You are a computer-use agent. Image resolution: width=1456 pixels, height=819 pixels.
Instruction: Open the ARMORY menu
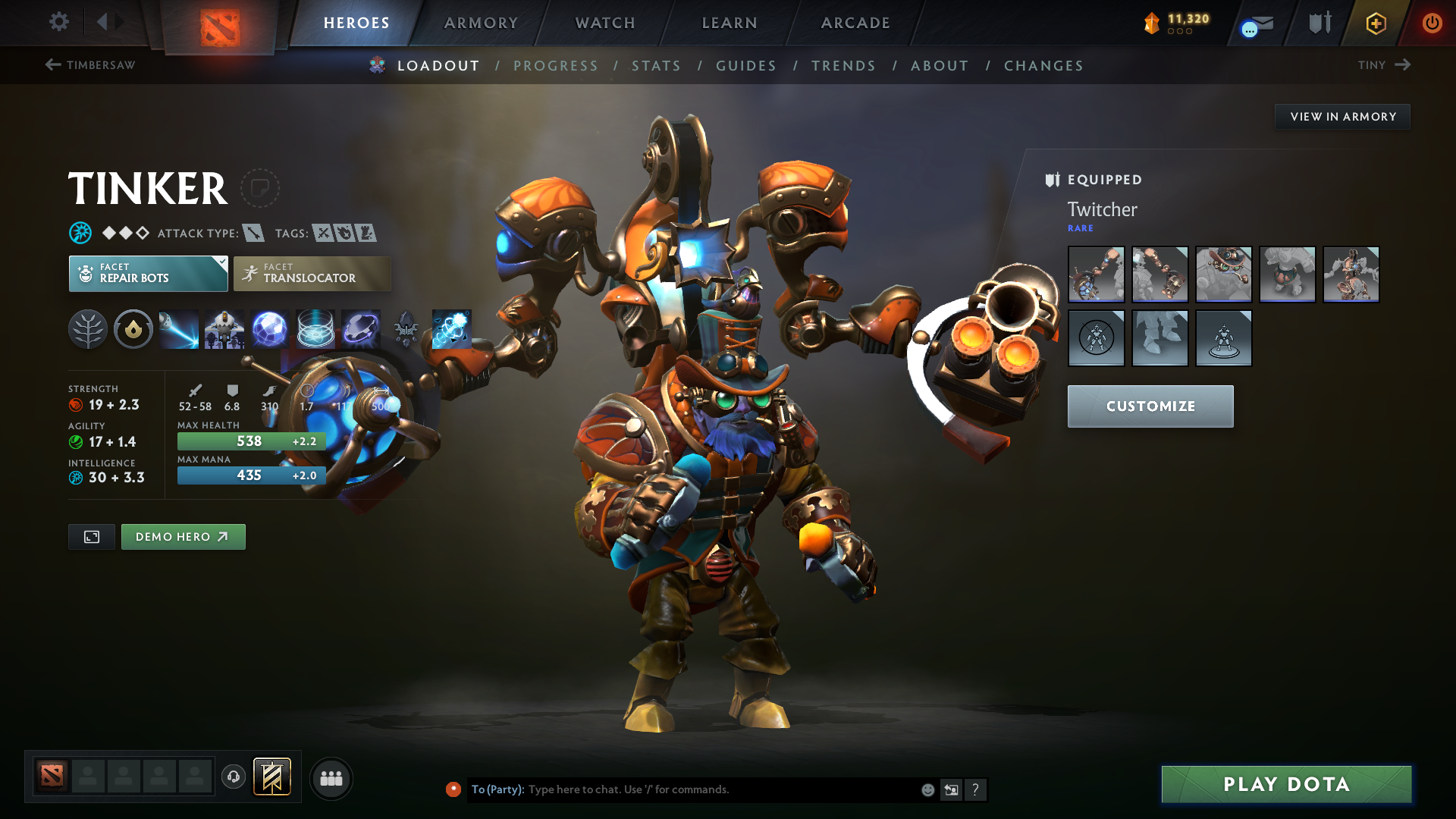coord(480,23)
